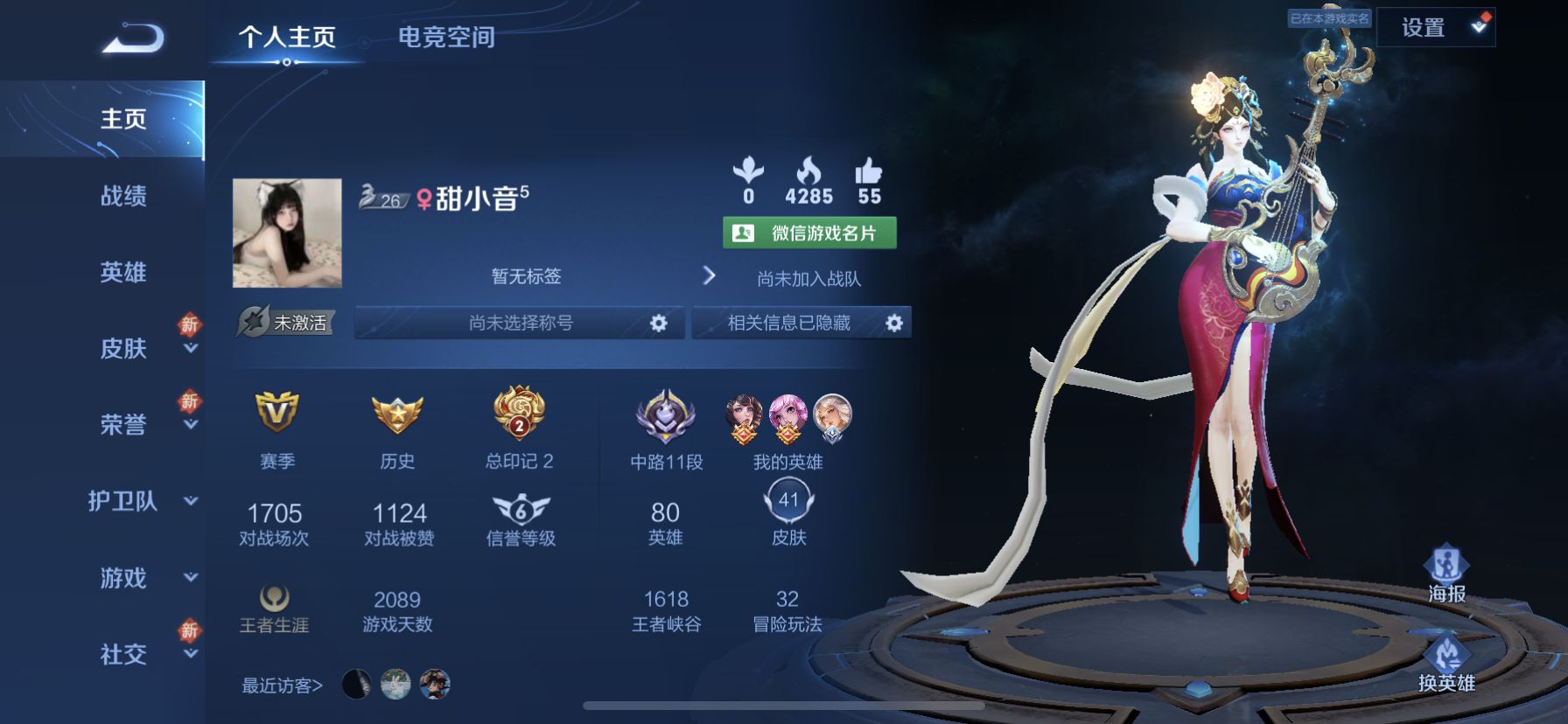Switch to the 电竞空间 tab
The image size is (1568, 724).
tap(447, 37)
